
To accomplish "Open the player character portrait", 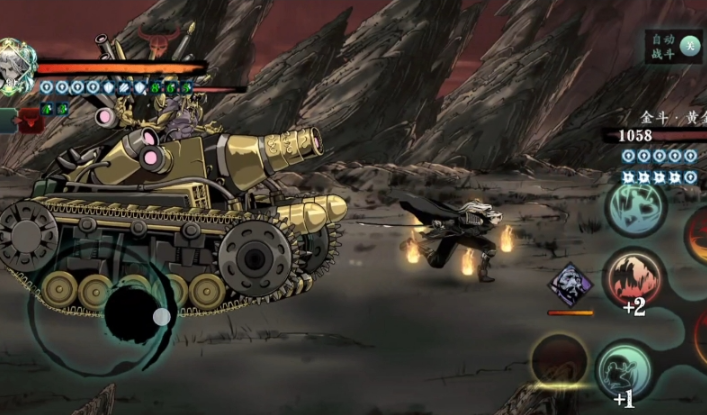I will pos(15,66).
